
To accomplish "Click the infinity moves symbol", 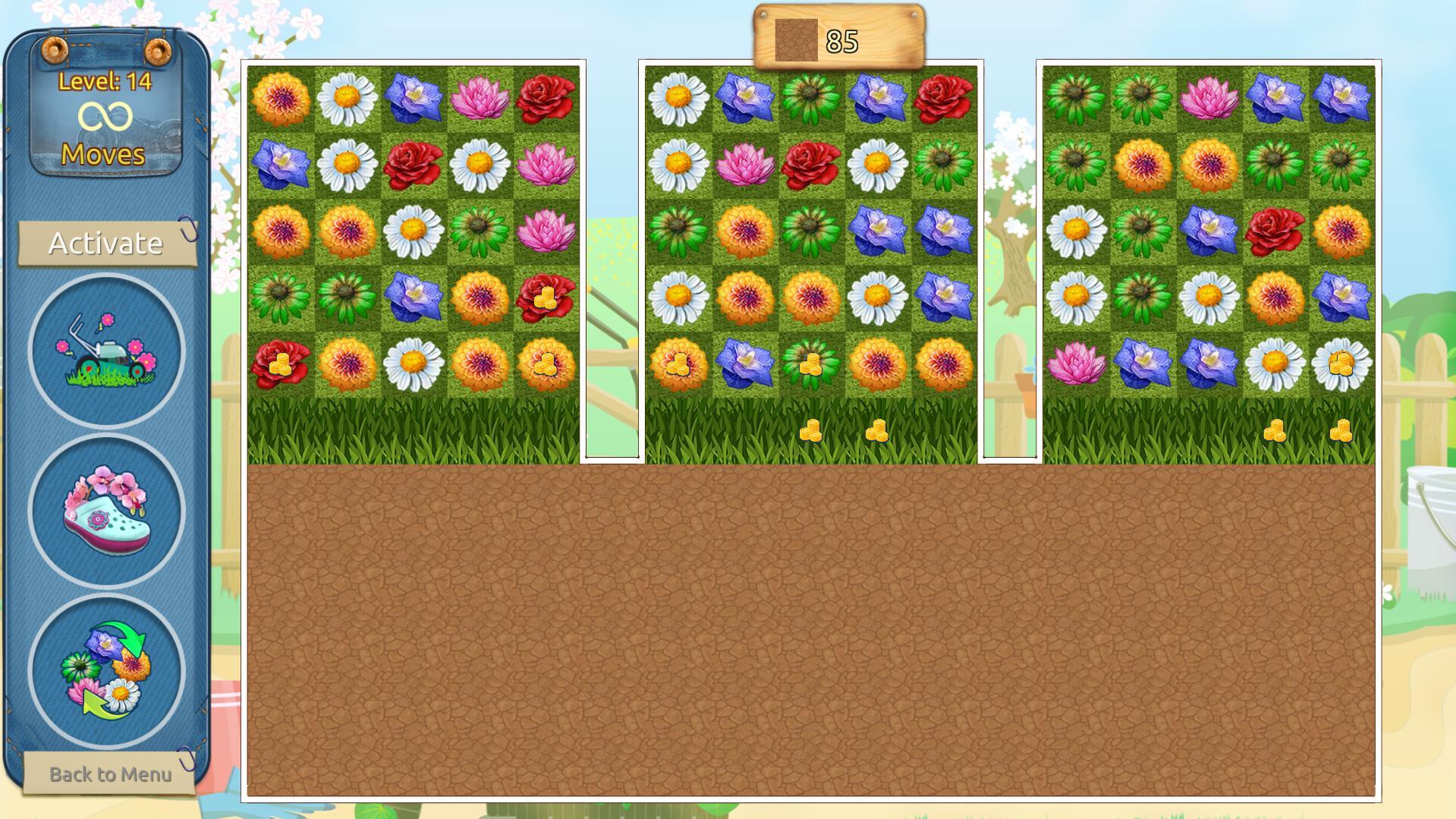I will [106, 114].
